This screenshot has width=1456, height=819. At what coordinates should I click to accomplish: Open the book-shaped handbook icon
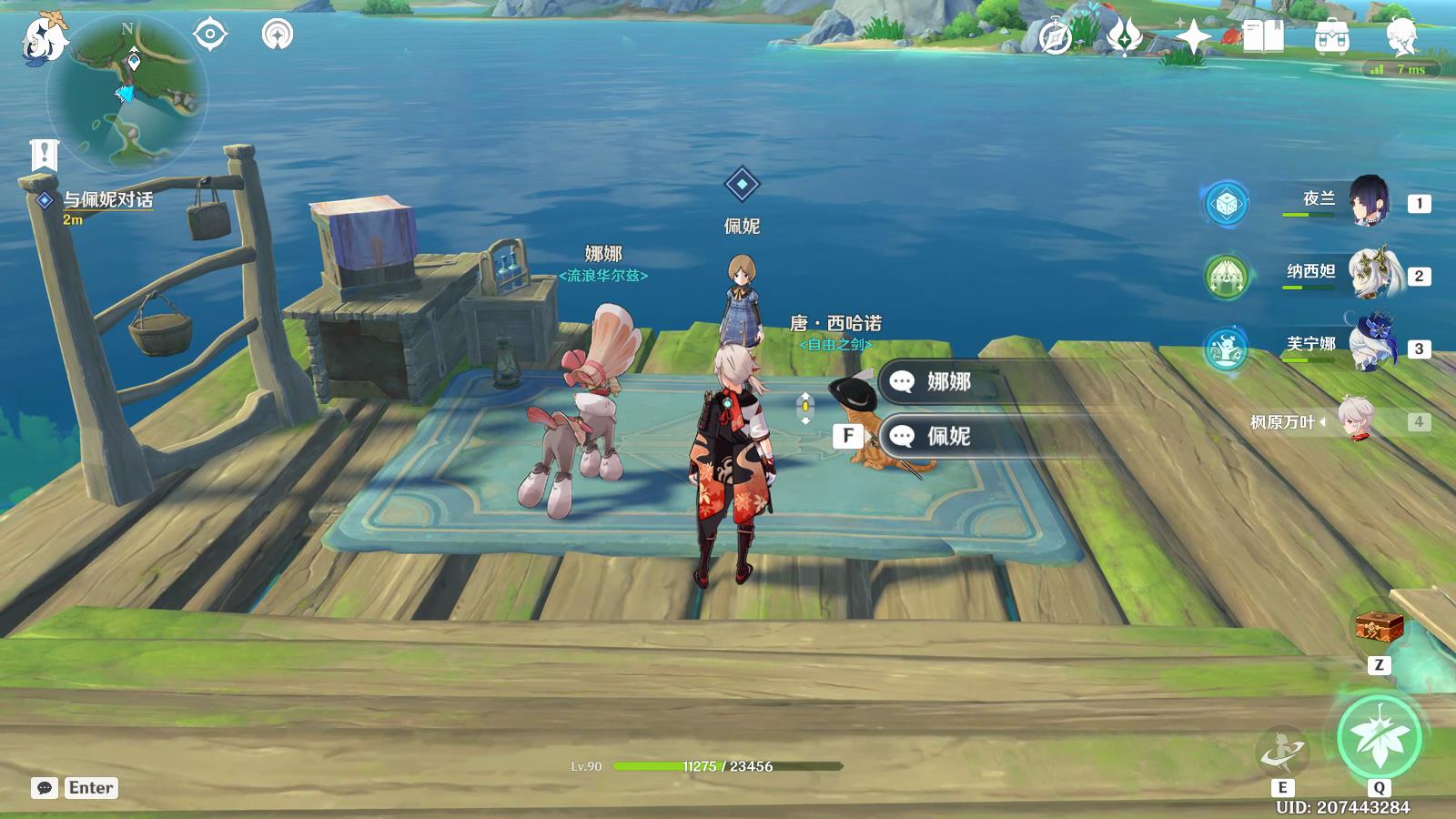(1263, 37)
